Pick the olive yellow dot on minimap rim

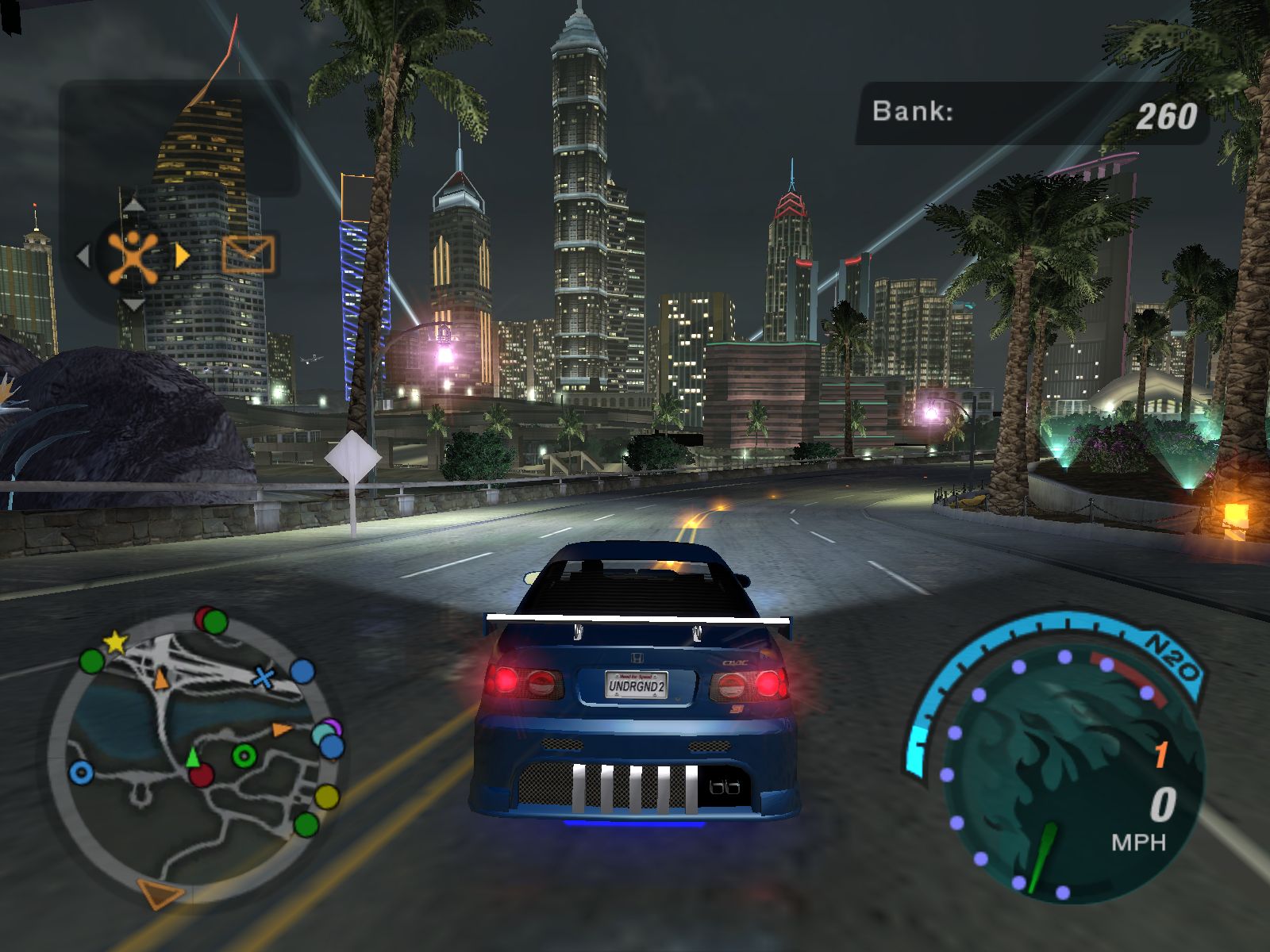tap(326, 796)
